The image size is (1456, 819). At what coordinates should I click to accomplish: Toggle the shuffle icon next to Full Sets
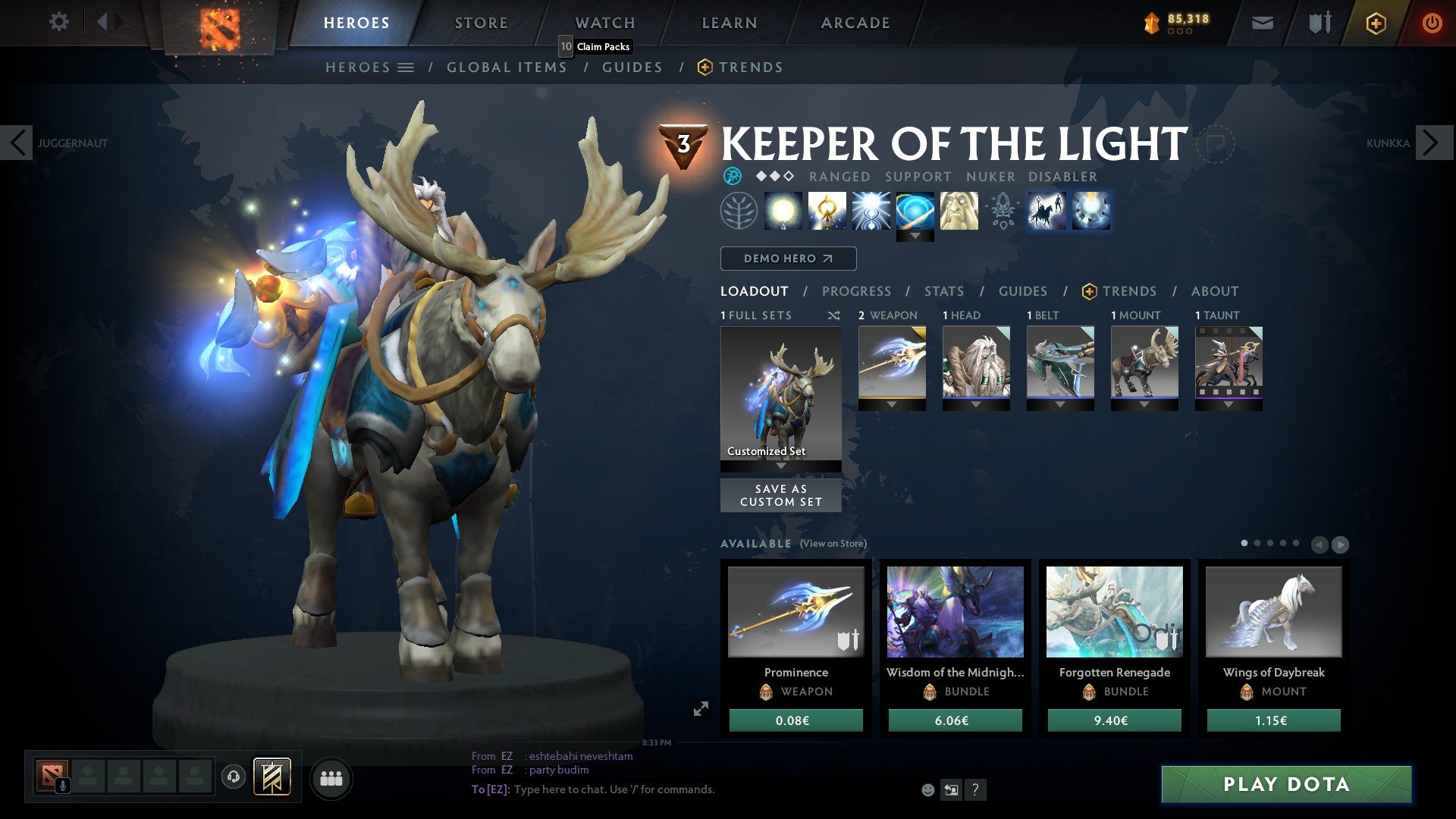834,315
